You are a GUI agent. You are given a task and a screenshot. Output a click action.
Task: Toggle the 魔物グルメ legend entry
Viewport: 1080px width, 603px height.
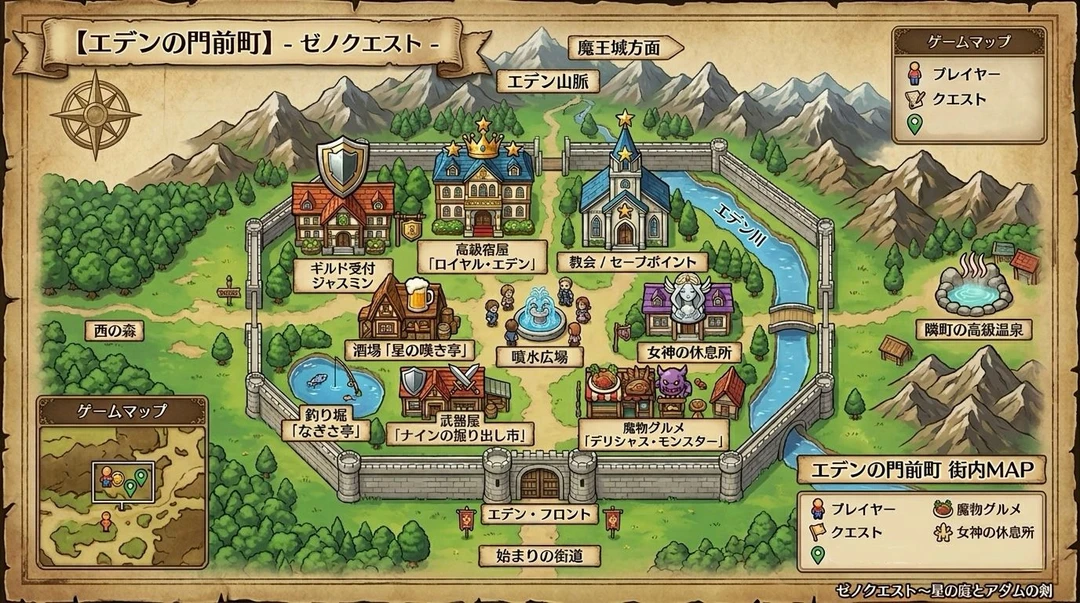[984, 508]
